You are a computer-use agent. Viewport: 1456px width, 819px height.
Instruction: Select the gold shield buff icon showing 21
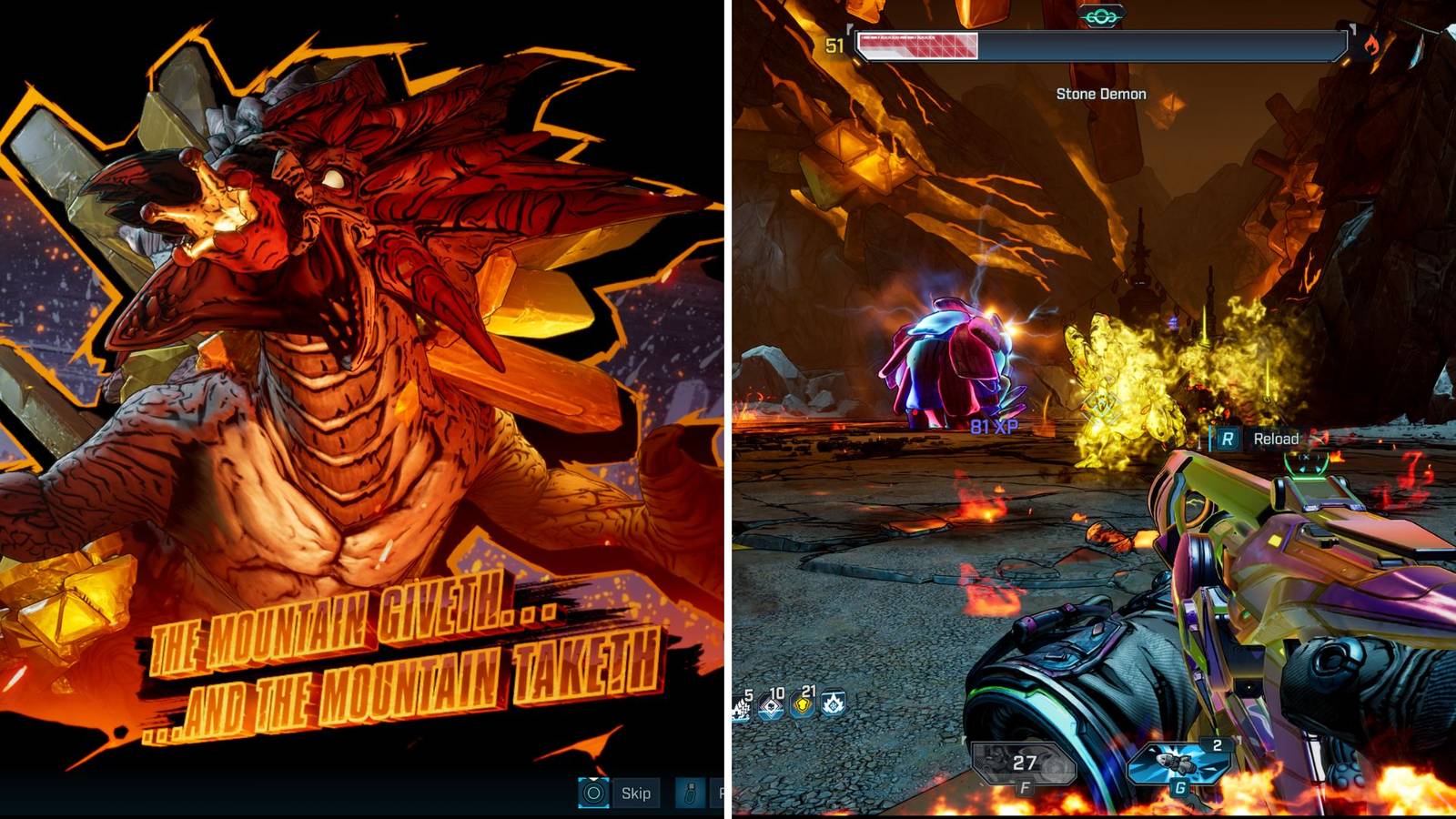[801, 705]
